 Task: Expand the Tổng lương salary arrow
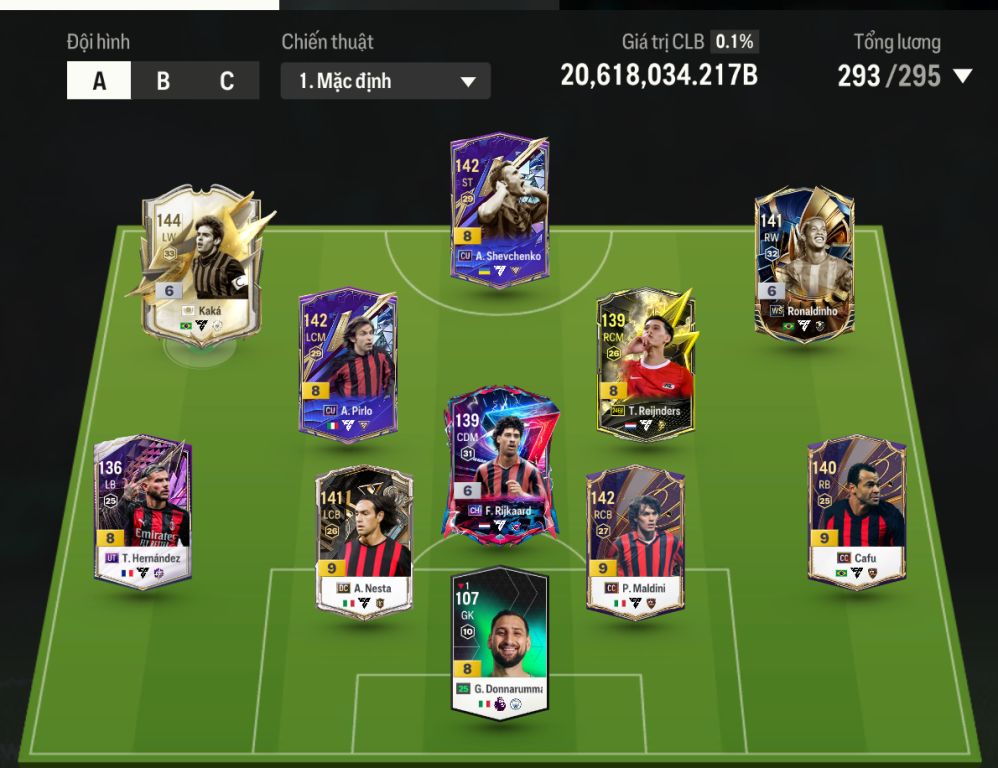(x=963, y=76)
